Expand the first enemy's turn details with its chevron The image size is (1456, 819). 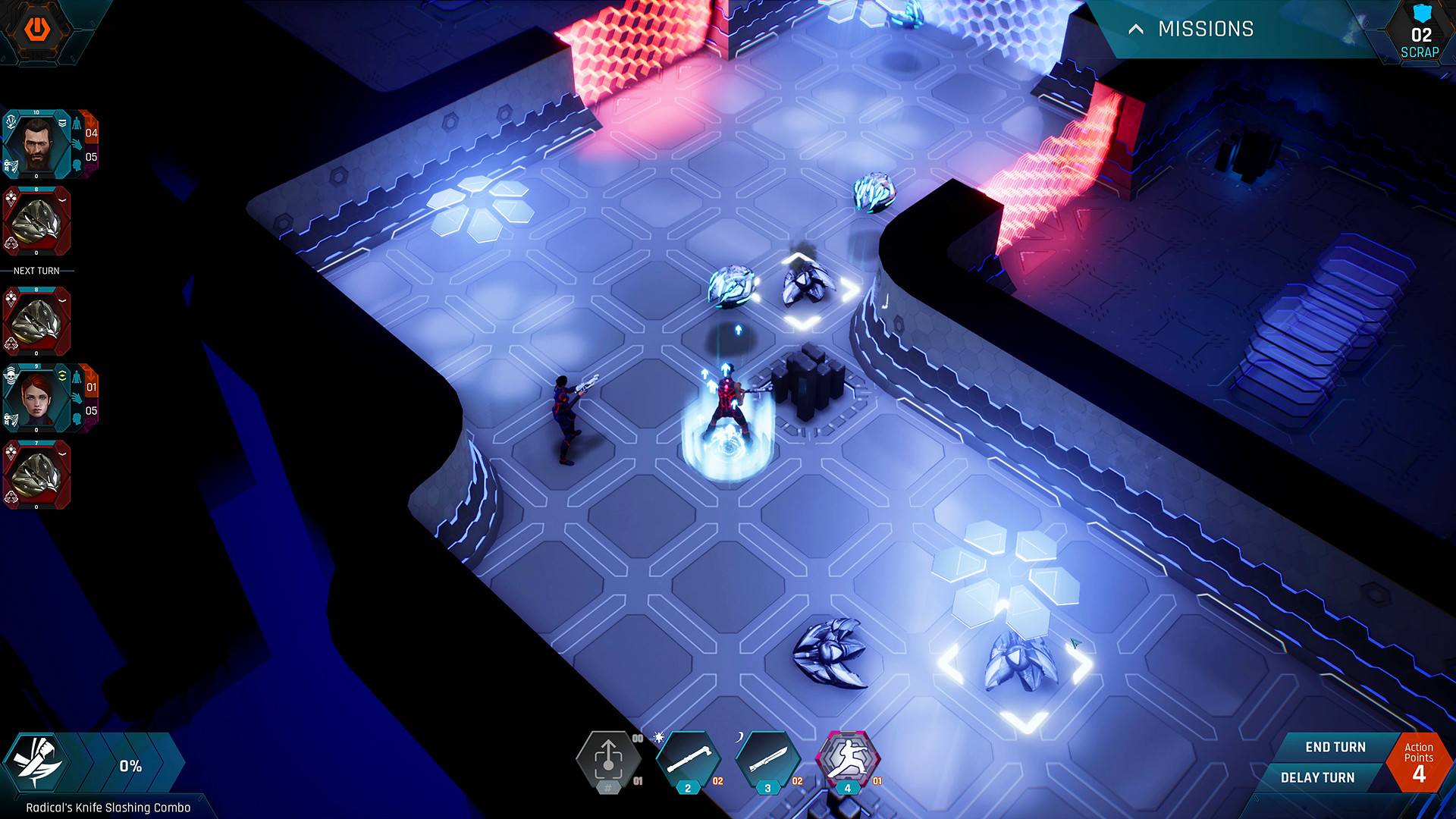coord(61,201)
